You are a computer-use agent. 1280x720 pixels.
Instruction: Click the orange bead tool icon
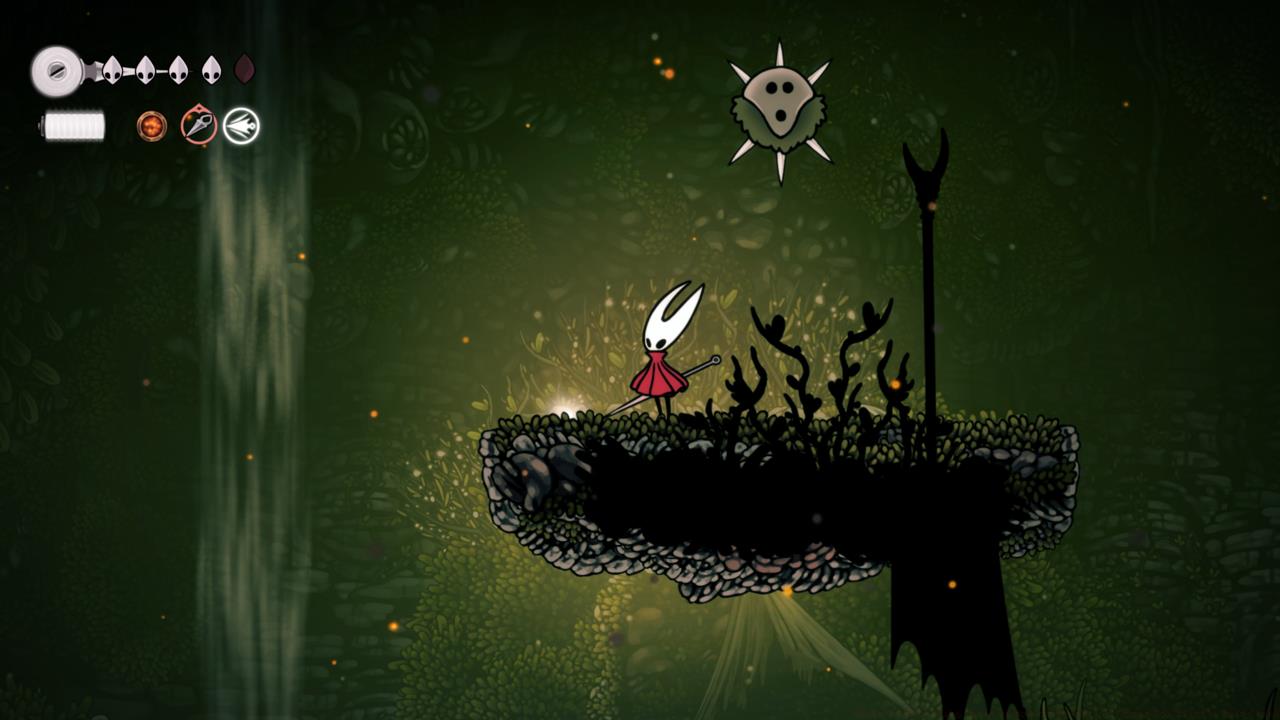coord(151,127)
